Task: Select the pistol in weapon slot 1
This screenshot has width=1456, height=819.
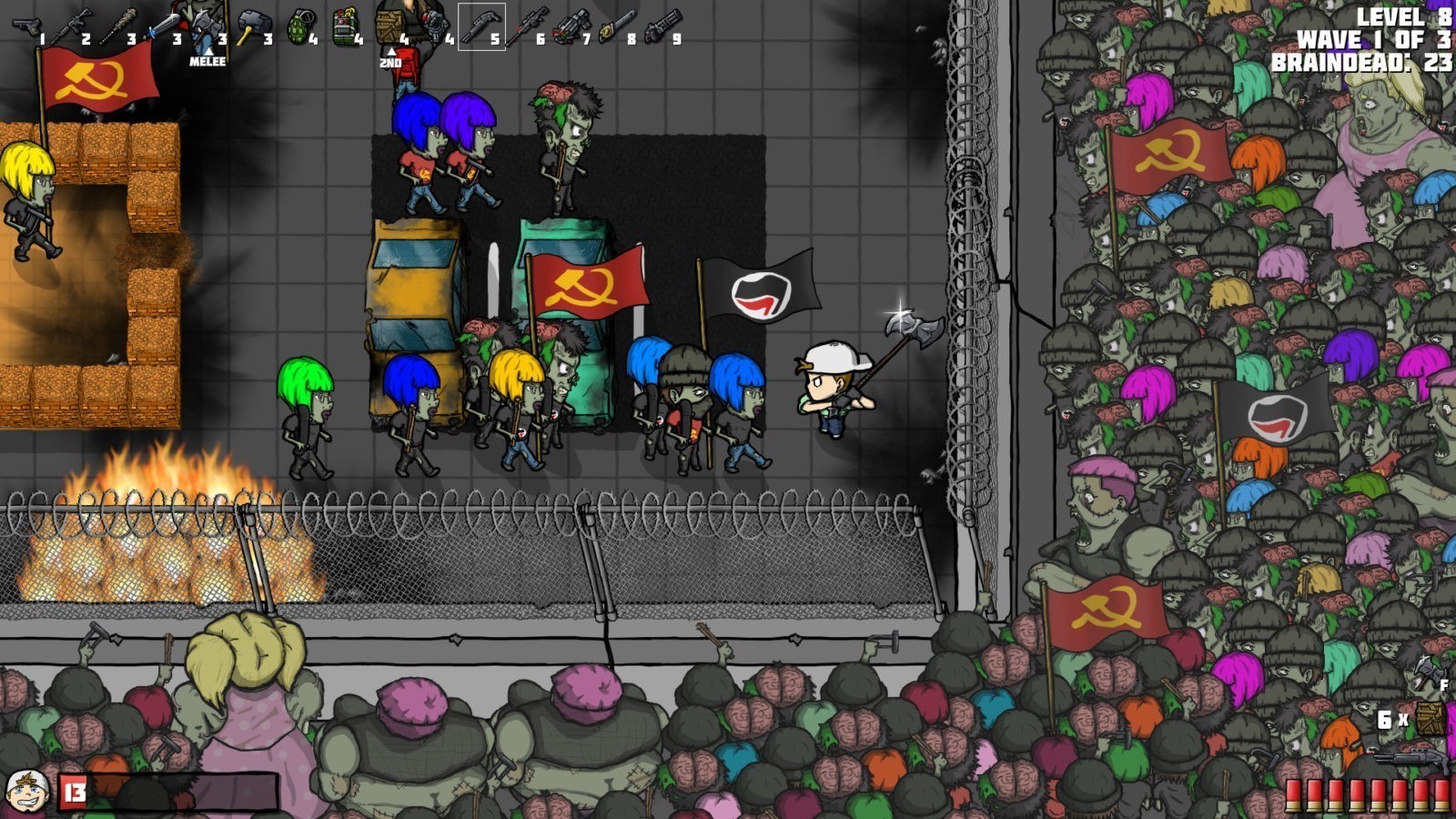Action: tap(26, 27)
